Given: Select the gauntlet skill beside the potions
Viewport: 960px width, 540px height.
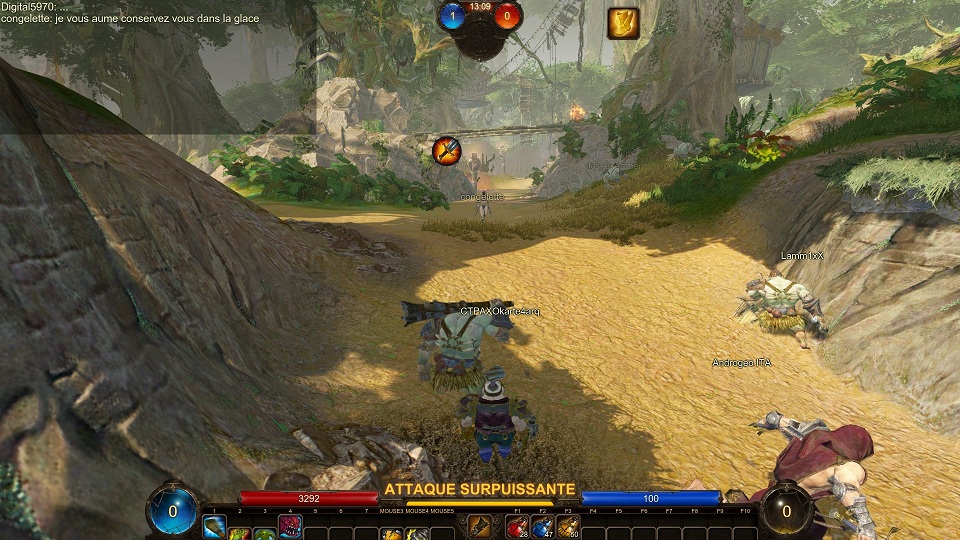Looking at the screenshot, I should 480,526.
